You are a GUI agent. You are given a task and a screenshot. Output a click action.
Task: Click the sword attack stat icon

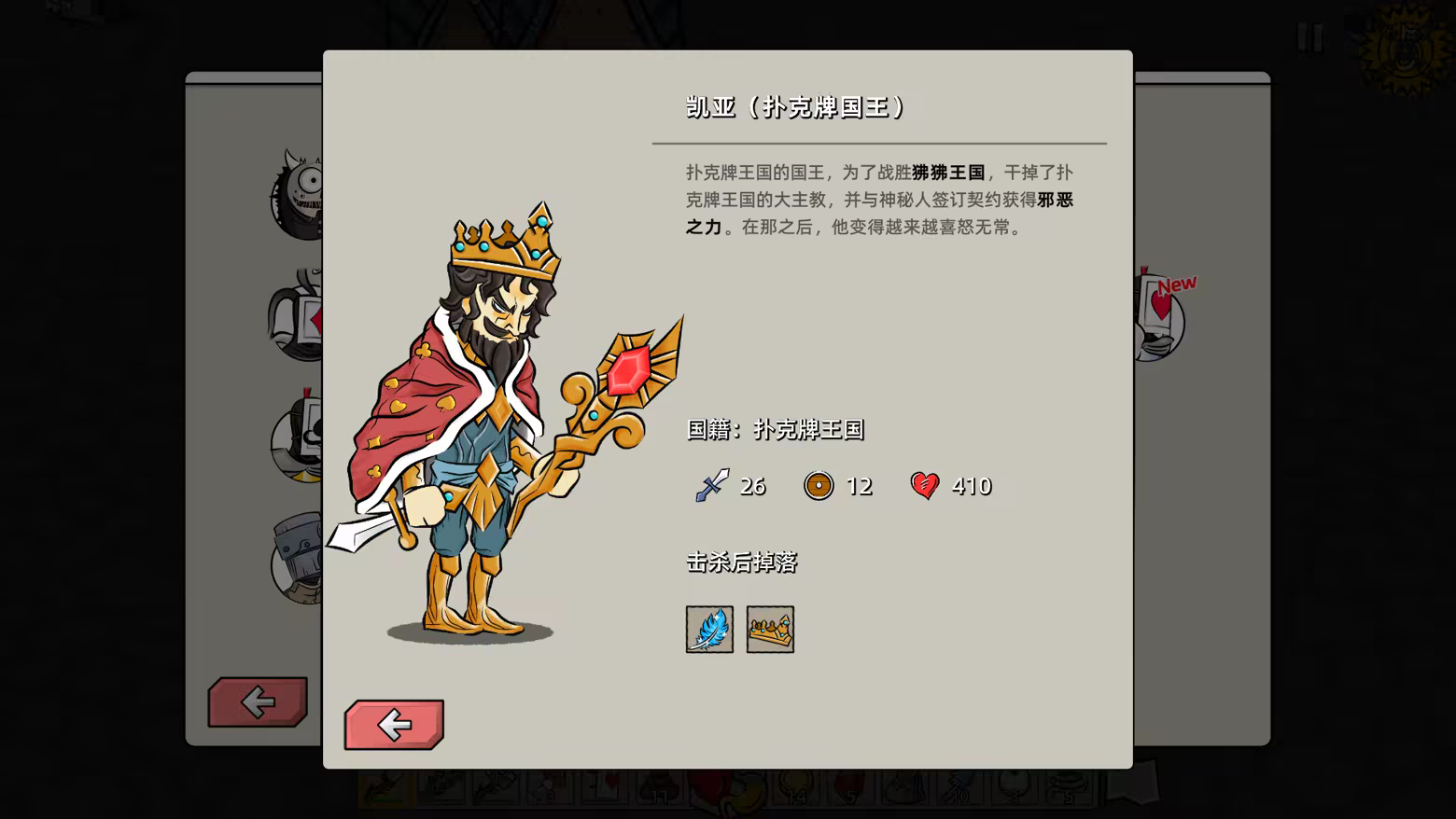[x=710, y=485]
